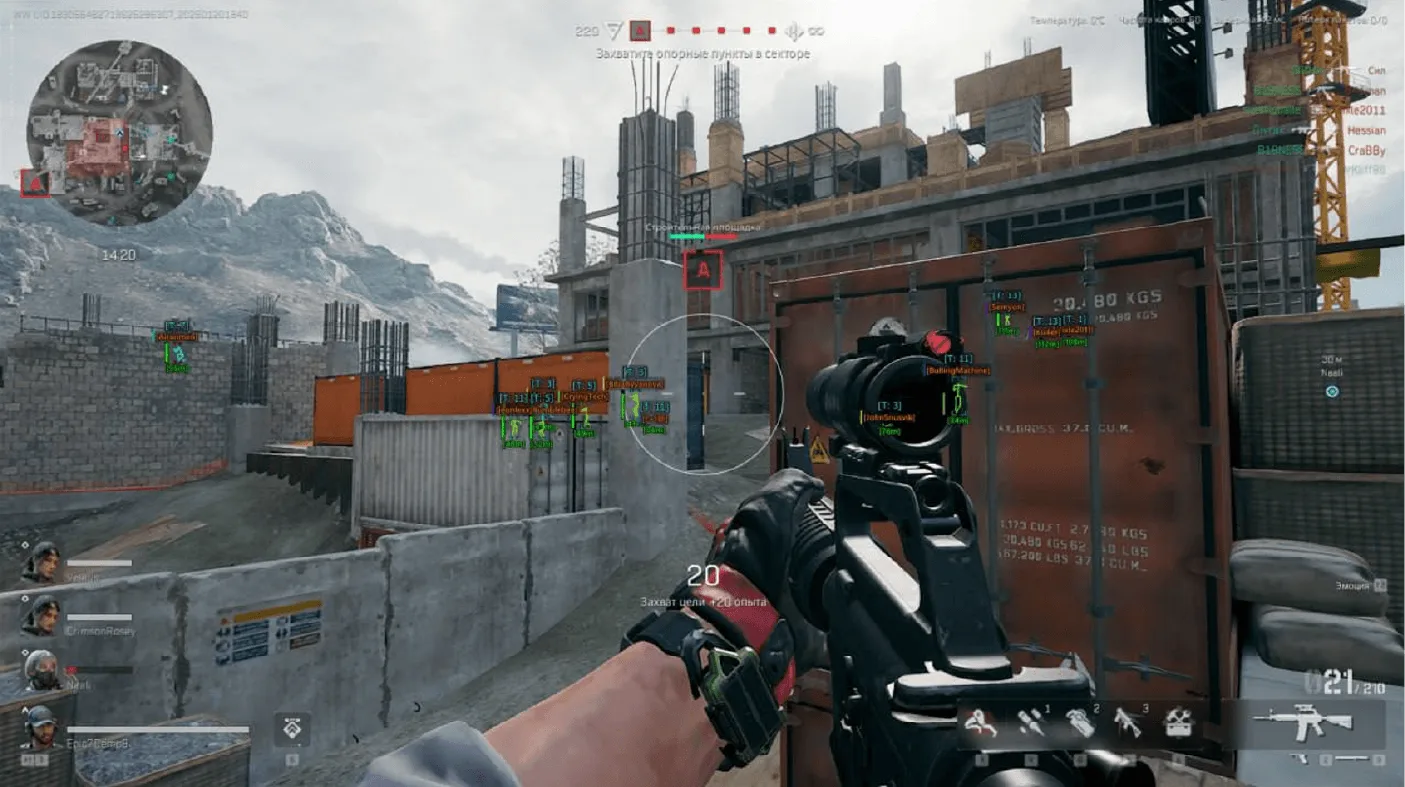Activate the running figure ability icon

[982, 722]
